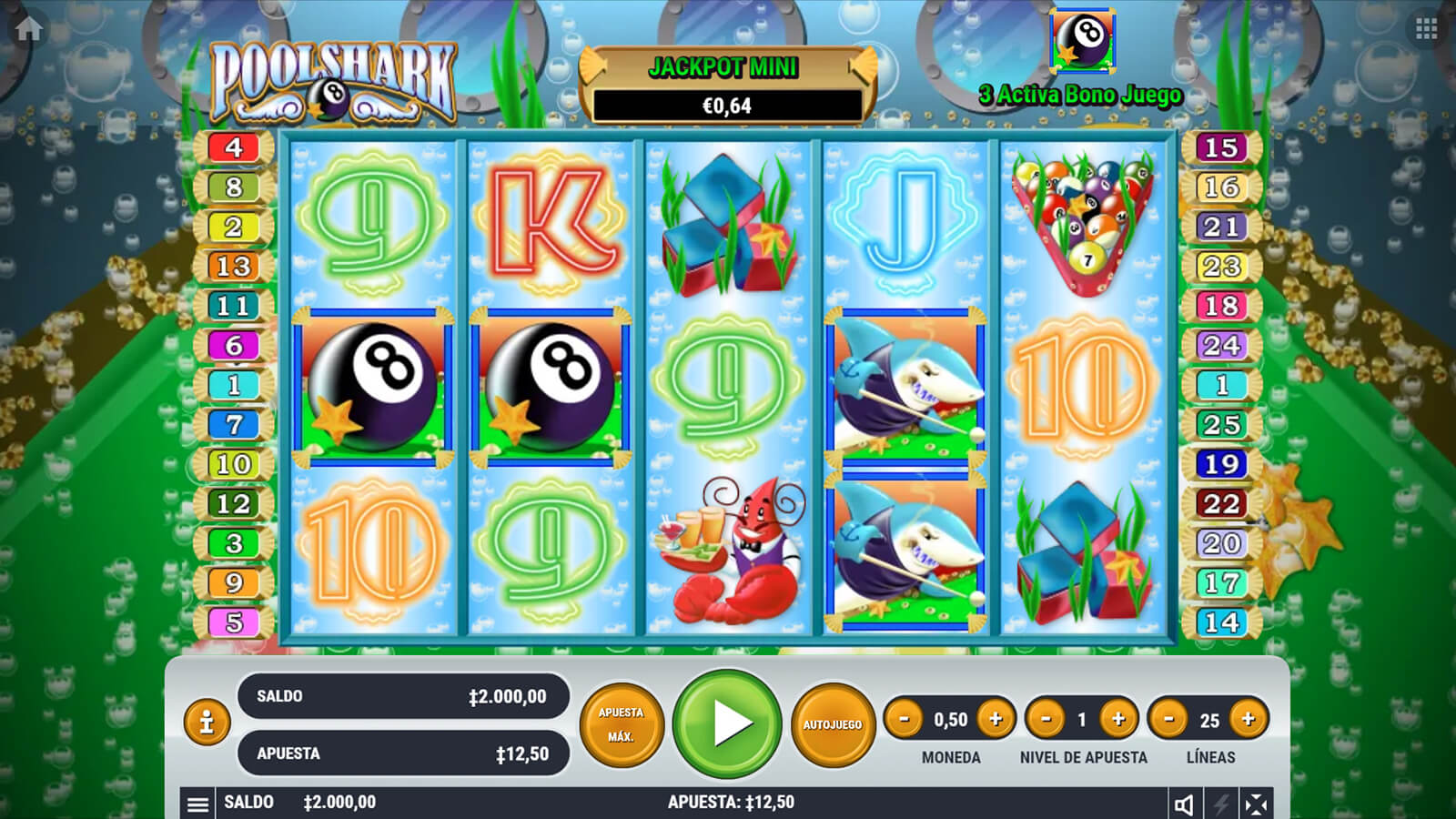Spin the reels with the green play button
Screen dimensions: 1456x819
click(727, 723)
